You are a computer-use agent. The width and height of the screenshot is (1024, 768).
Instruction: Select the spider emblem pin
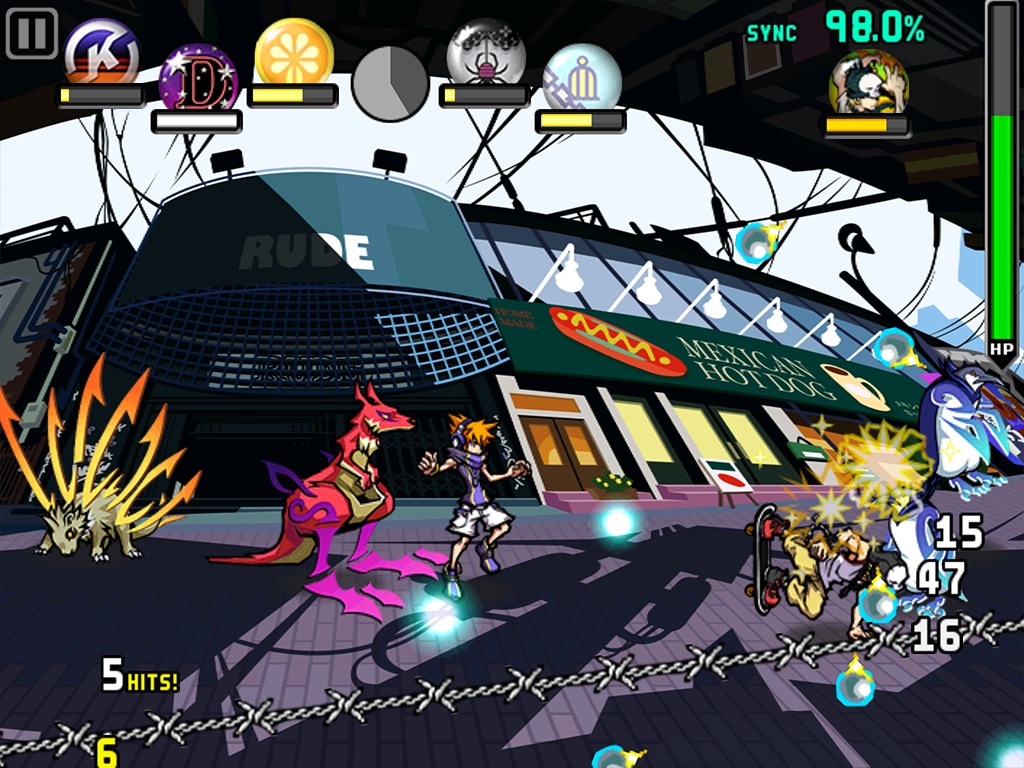click(x=486, y=52)
